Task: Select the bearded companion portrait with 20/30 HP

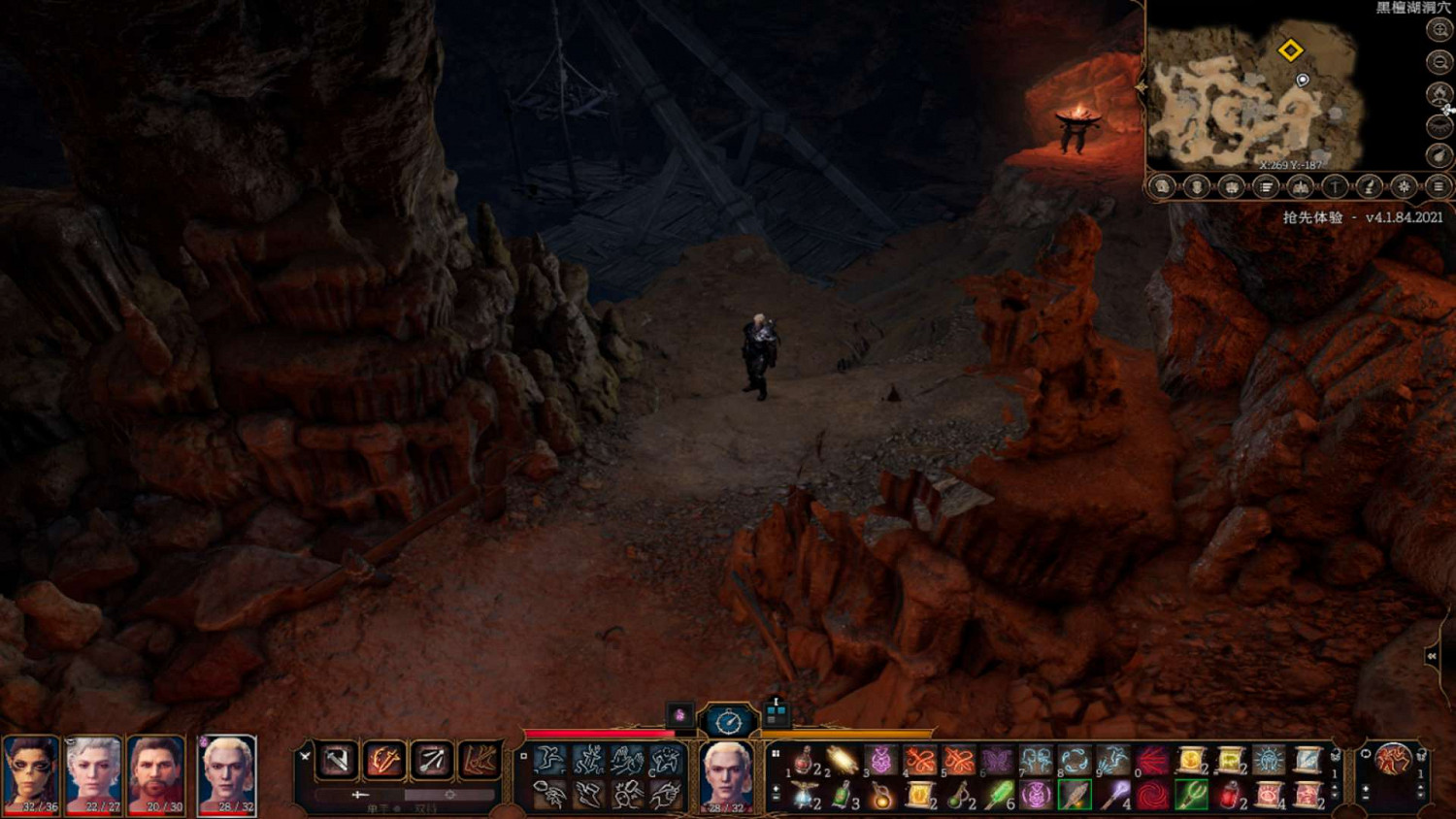Action: (x=156, y=774)
